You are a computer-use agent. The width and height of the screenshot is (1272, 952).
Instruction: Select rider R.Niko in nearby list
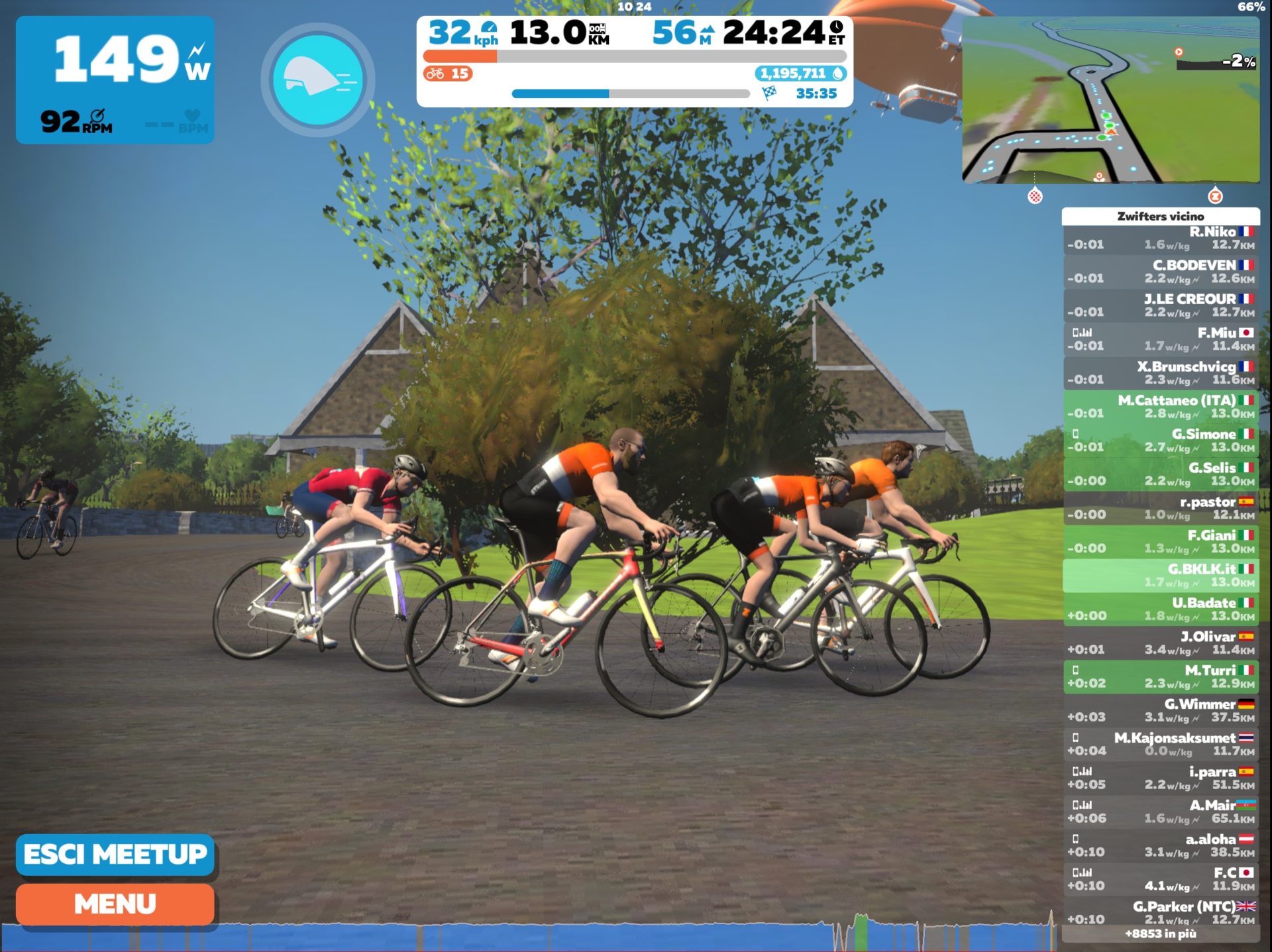click(x=1161, y=238)
